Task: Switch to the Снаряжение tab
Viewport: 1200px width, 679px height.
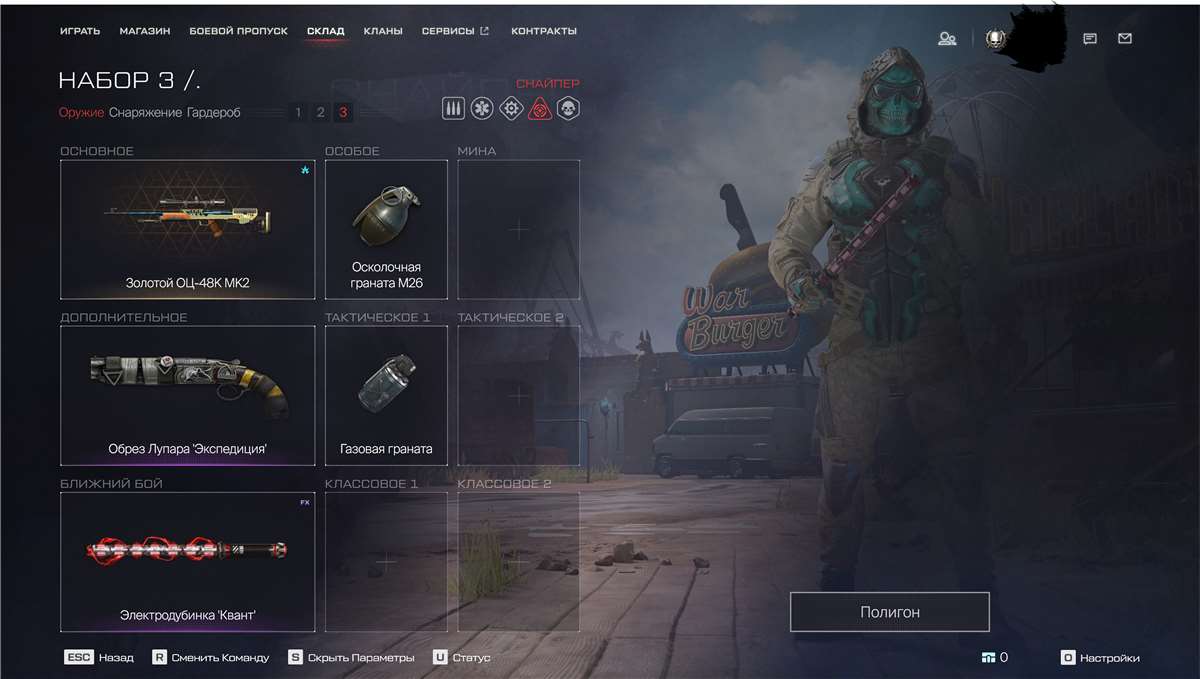Action: pyautogui.click(x=145, y=113)
